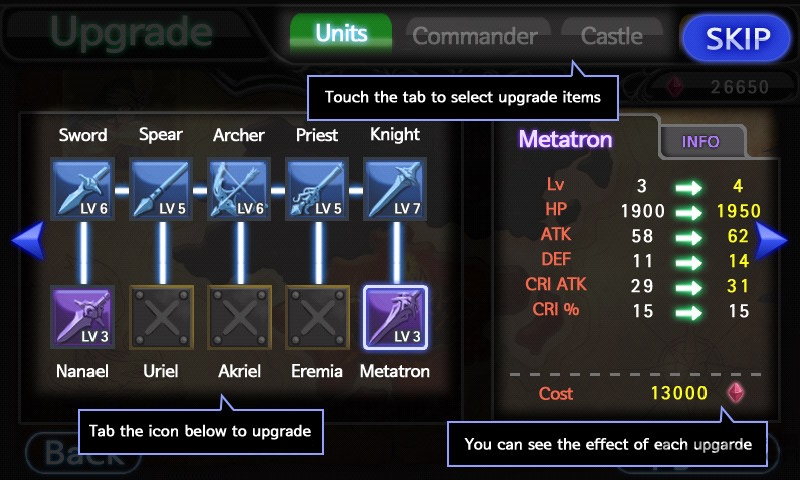Choose the Knight LV 7 upgrade icon
Viewport: 800px width, 480px height.
pyautogui.click(x=395, y=189)
